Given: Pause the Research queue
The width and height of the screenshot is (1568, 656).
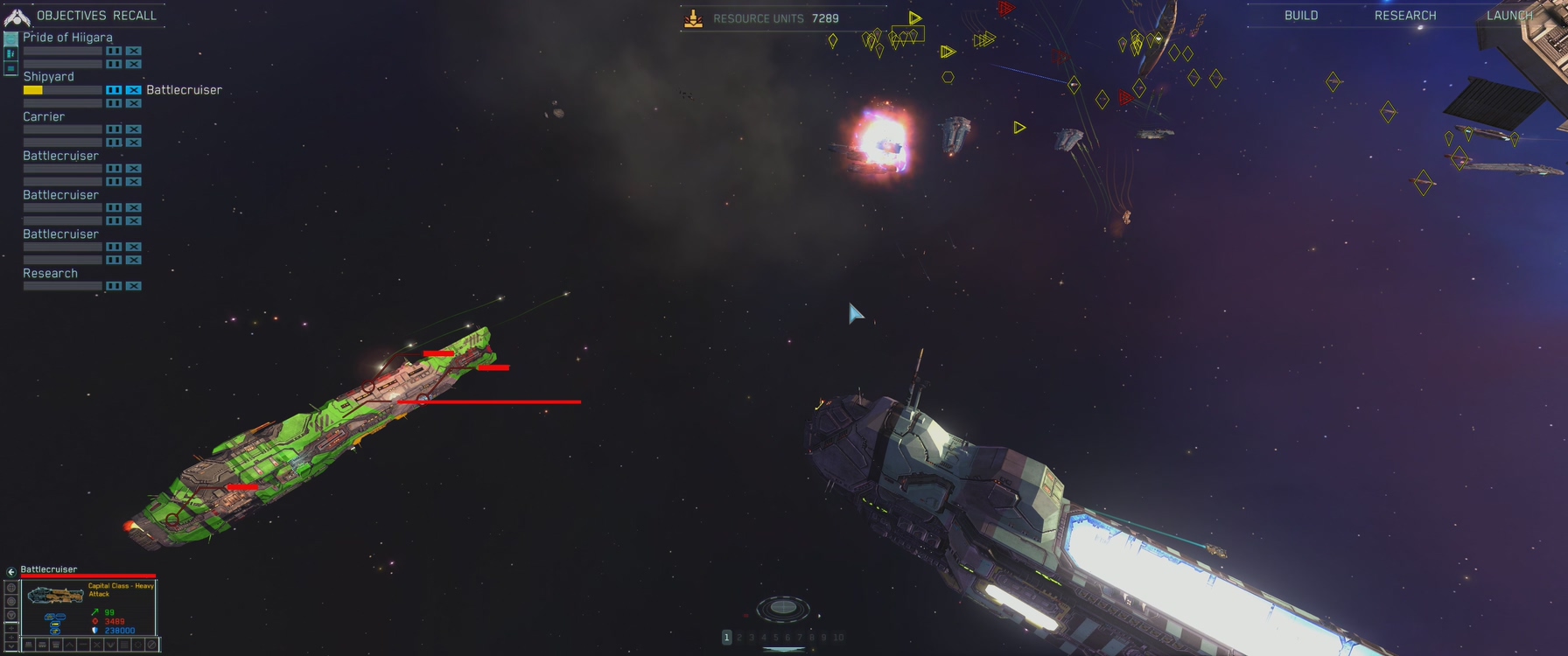Looking at the screenshot, I should coord(114,286).
